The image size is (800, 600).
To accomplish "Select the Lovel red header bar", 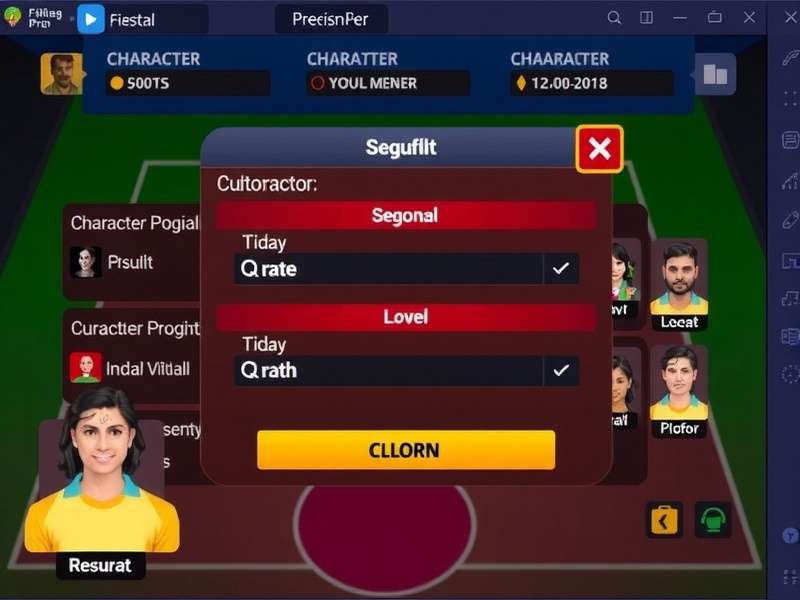I will [405, 317].
